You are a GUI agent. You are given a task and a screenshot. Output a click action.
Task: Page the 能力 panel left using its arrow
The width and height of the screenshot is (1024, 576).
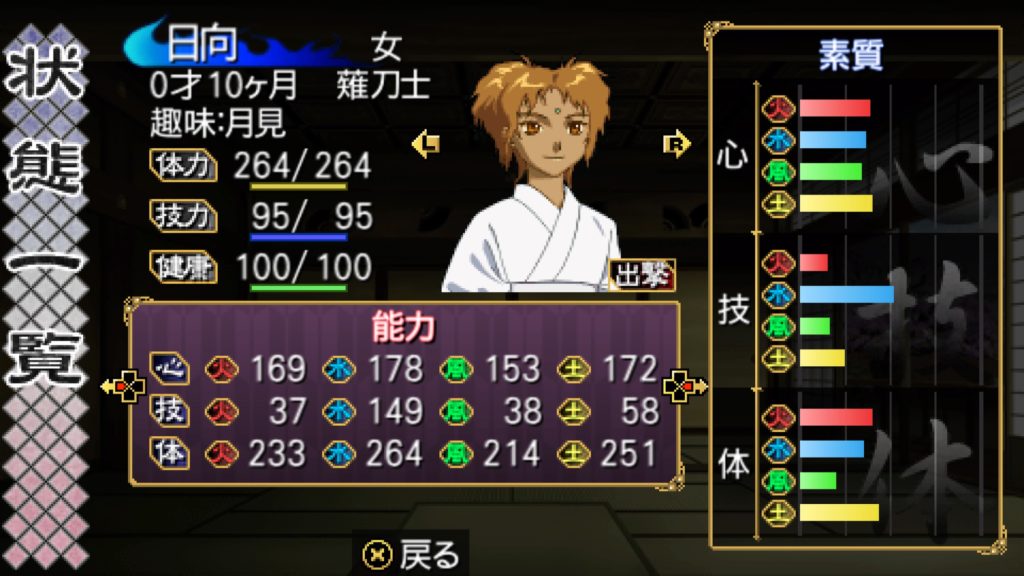tap(122, 386)
